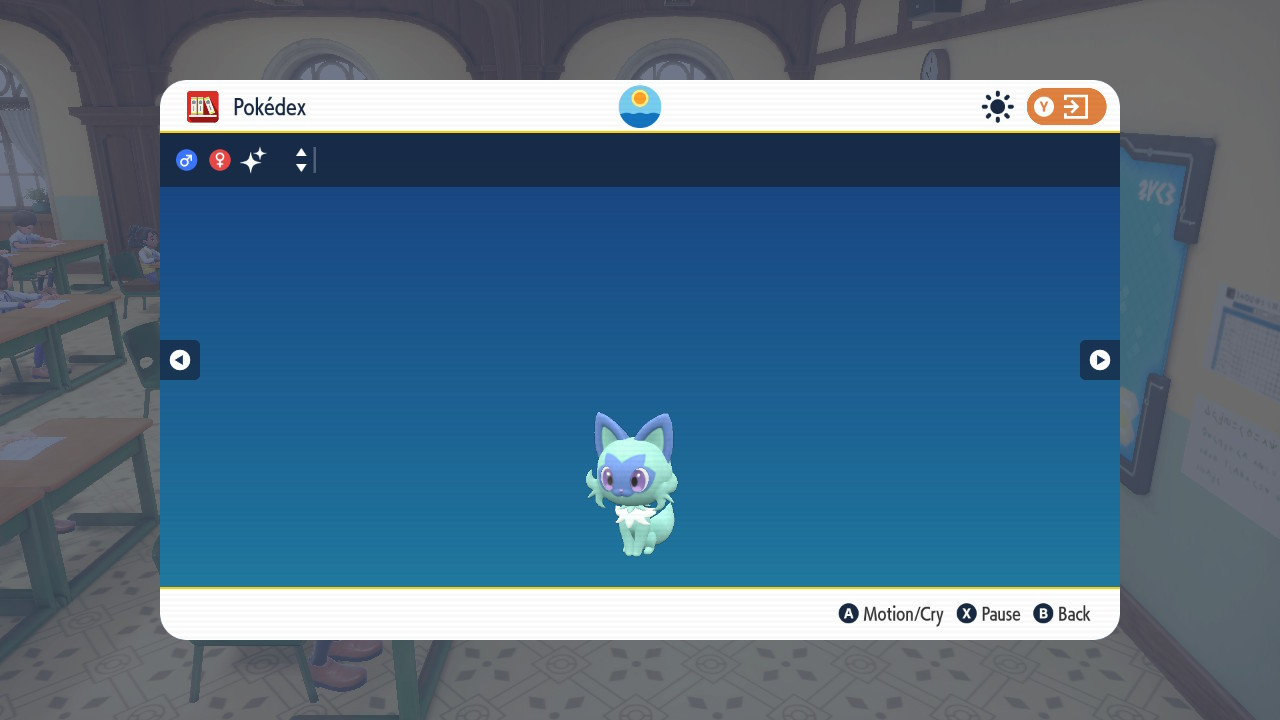Enable the shiny appearance toggle
Viewport: 1280px width, 720px height.
point(253,159)
